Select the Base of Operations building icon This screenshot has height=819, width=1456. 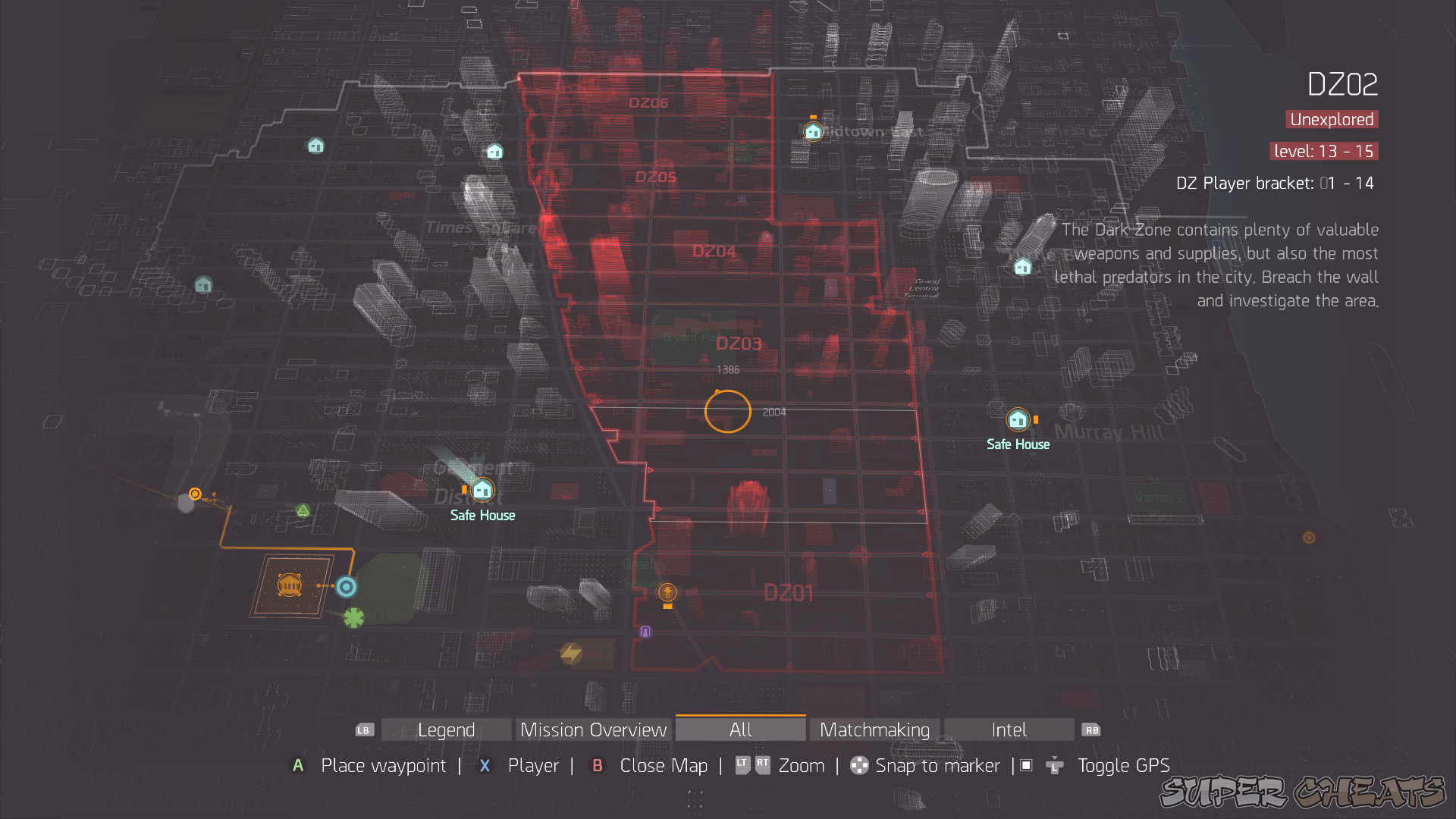[x=289, y=585]
